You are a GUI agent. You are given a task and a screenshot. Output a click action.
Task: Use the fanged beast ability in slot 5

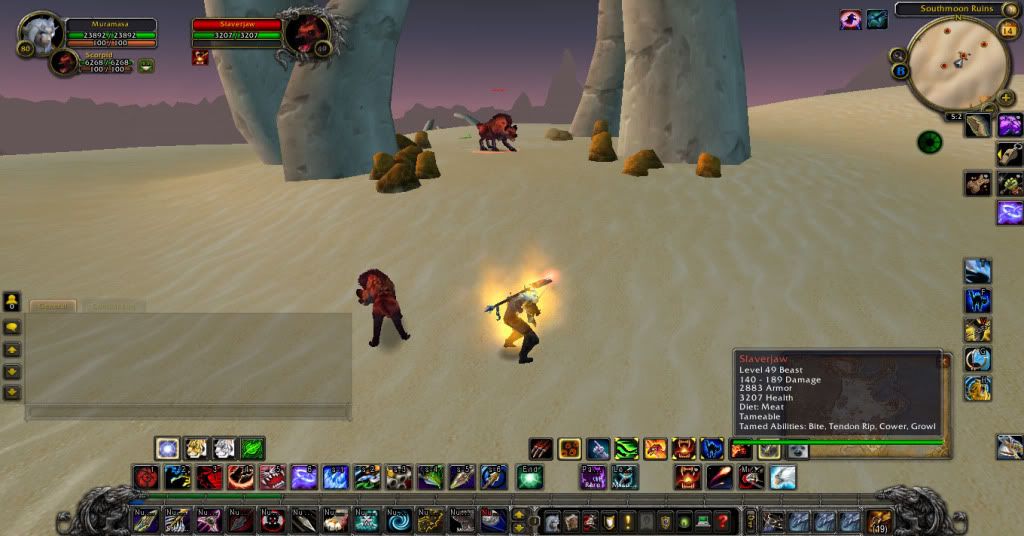272,477
